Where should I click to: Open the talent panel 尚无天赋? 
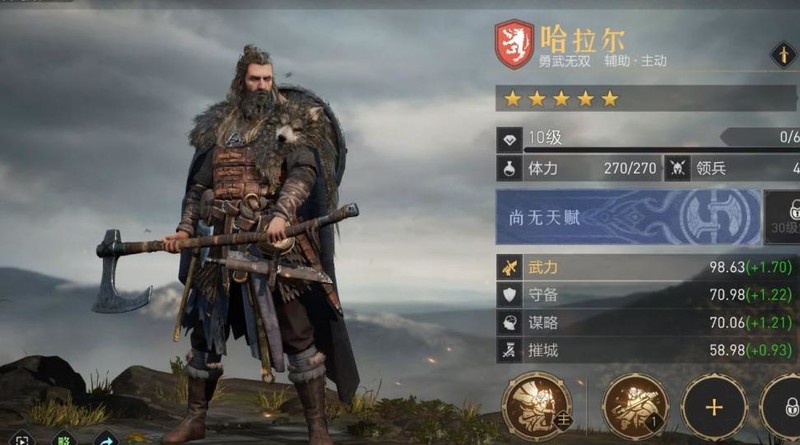click(x=628, y=217)
